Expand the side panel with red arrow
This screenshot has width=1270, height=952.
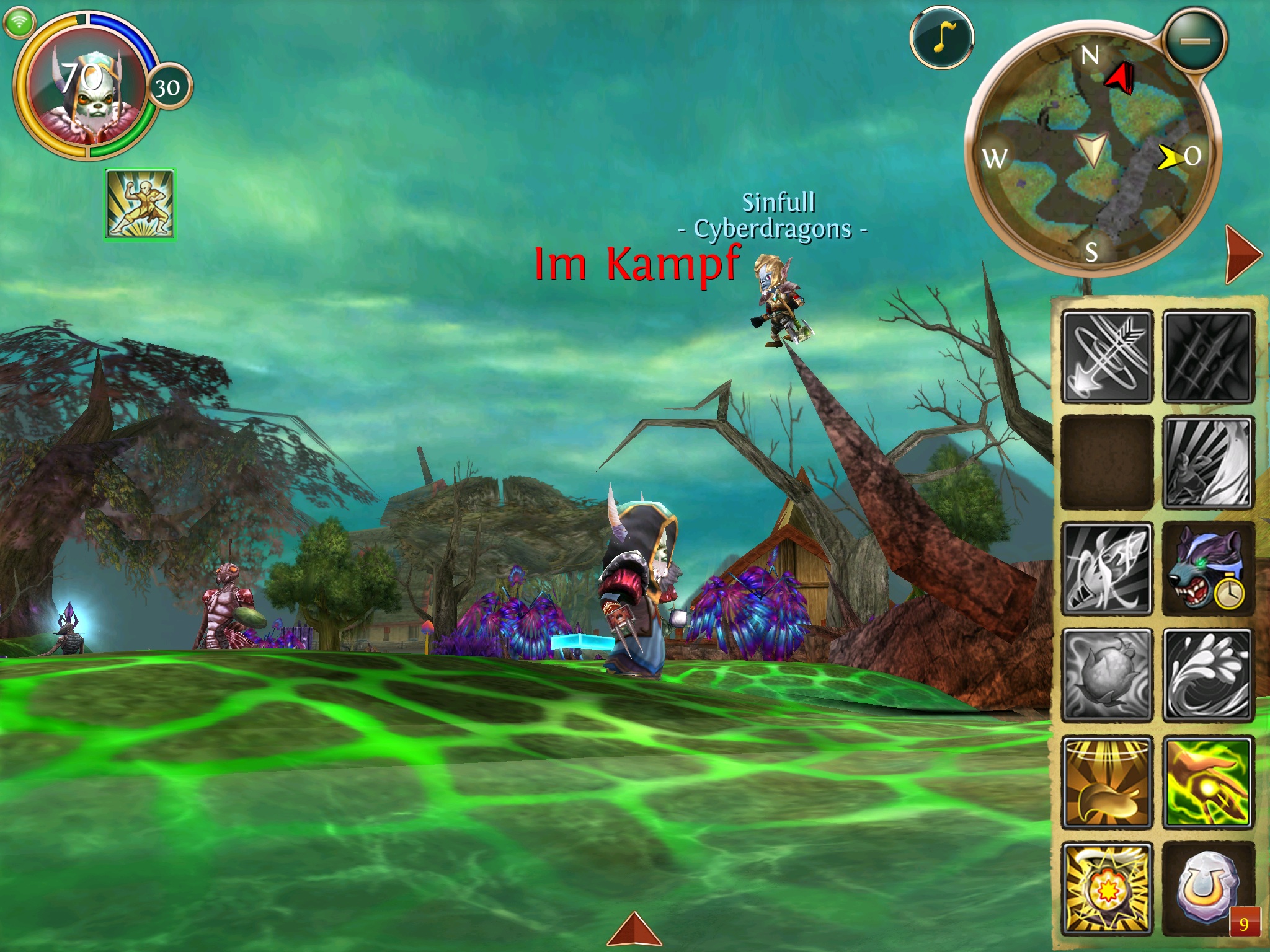1242,254
